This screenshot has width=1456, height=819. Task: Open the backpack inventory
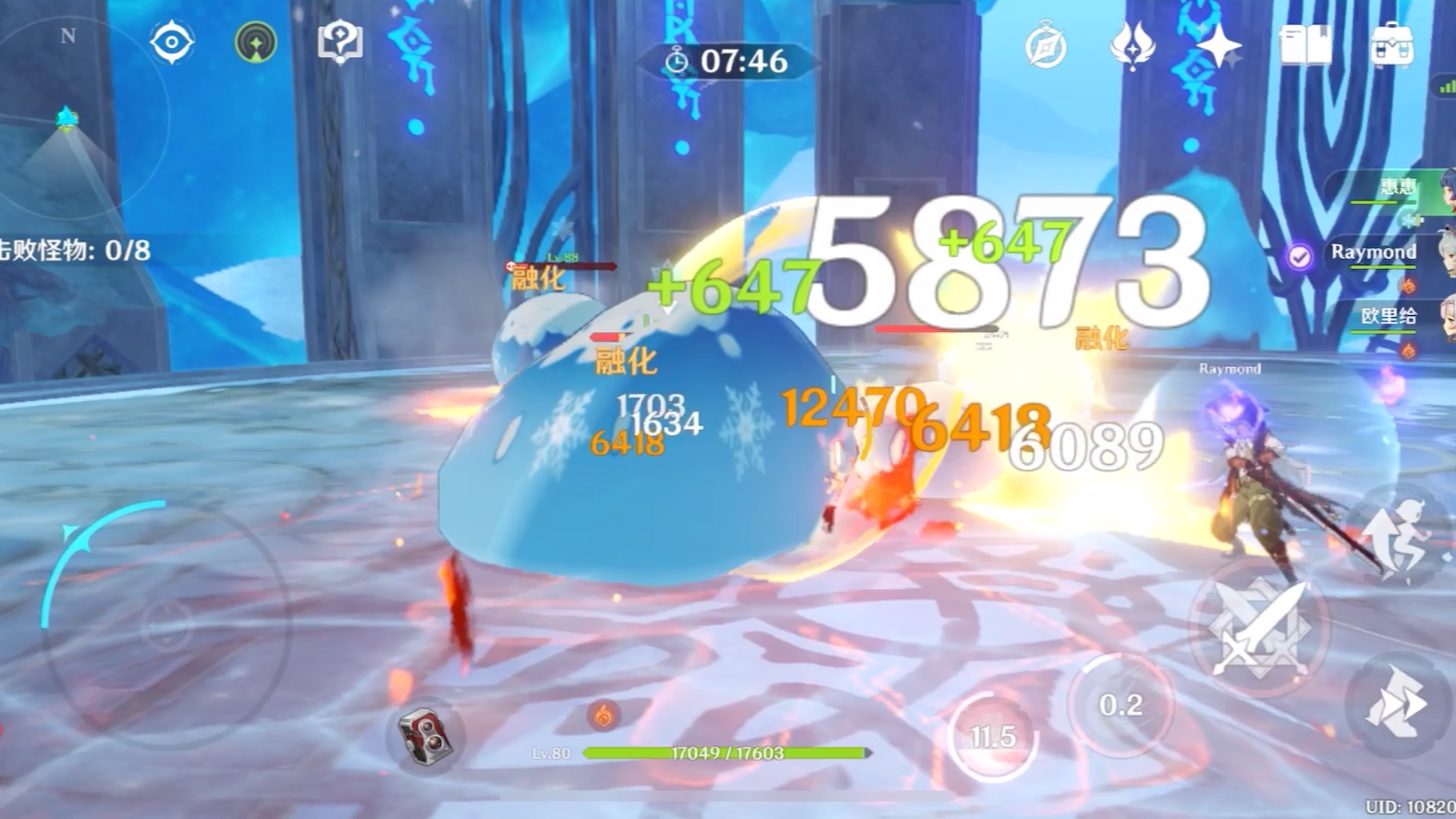click(x=1392, y=45)
